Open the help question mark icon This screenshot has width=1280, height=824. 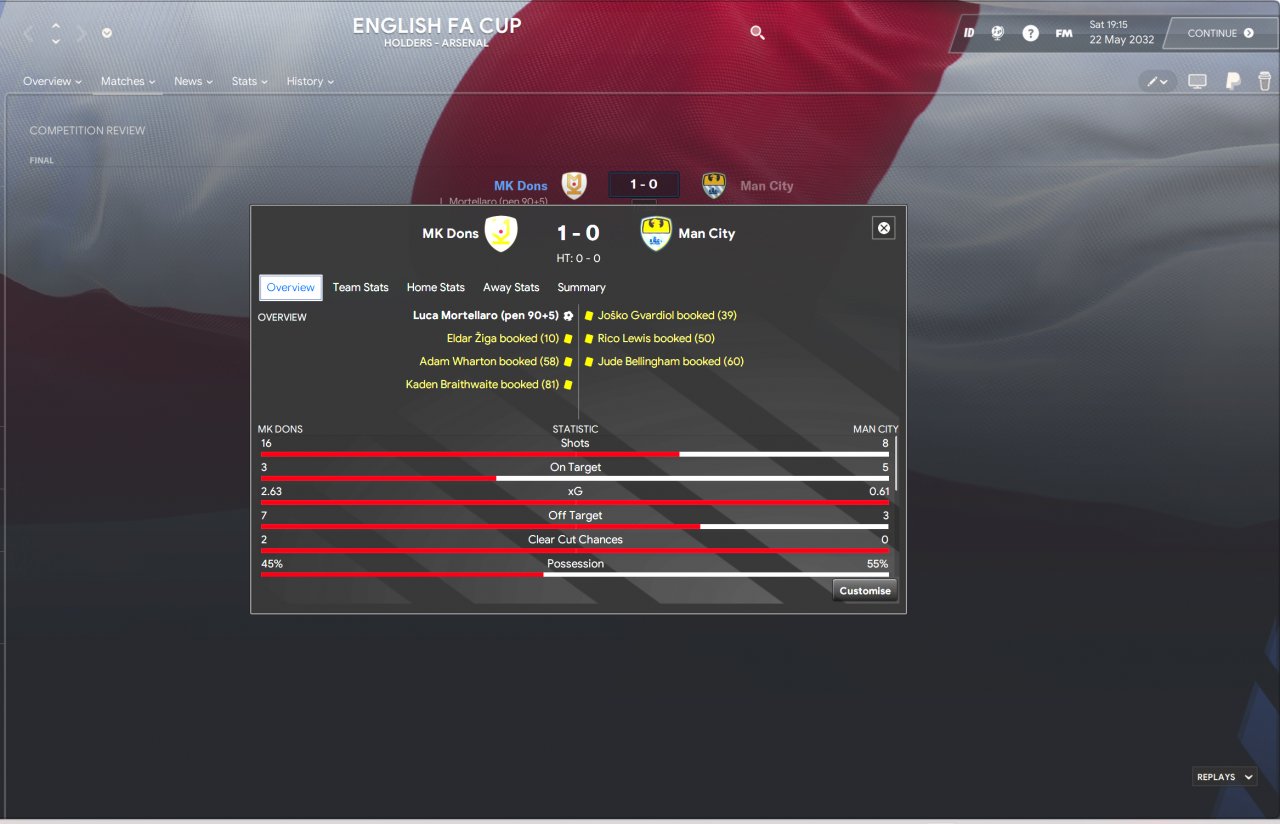1030,33
